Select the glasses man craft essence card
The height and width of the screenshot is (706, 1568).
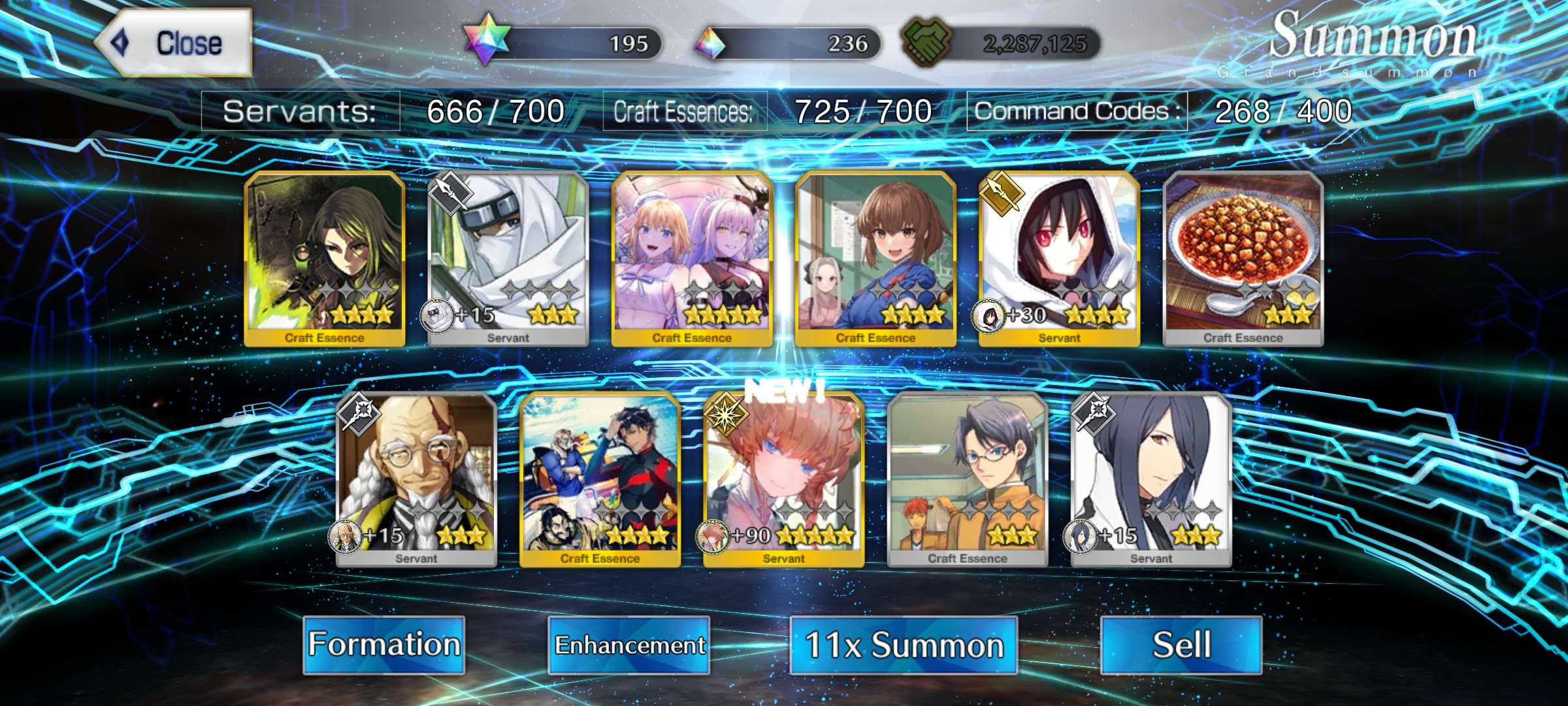coord(968,479)
